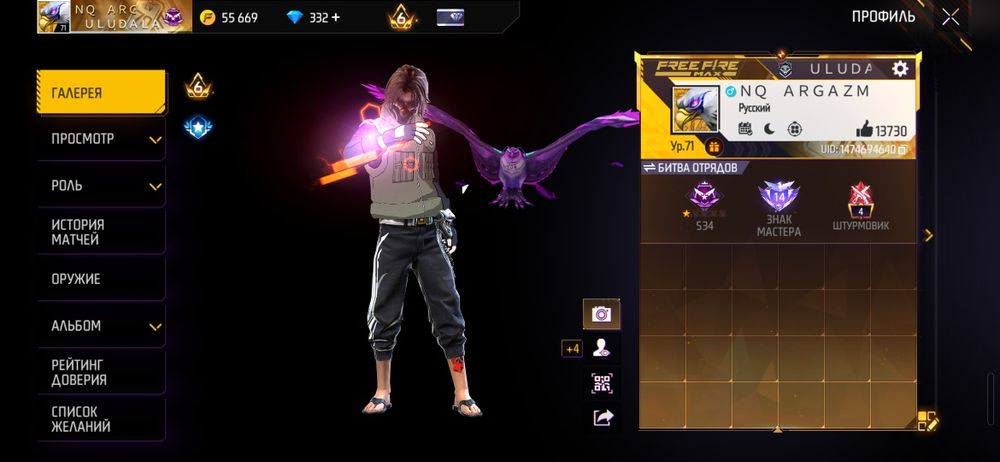Open the Знак мастера badge
This screenshot has height=462, width=1000.
pyautogui.click(x=778, y=207)
